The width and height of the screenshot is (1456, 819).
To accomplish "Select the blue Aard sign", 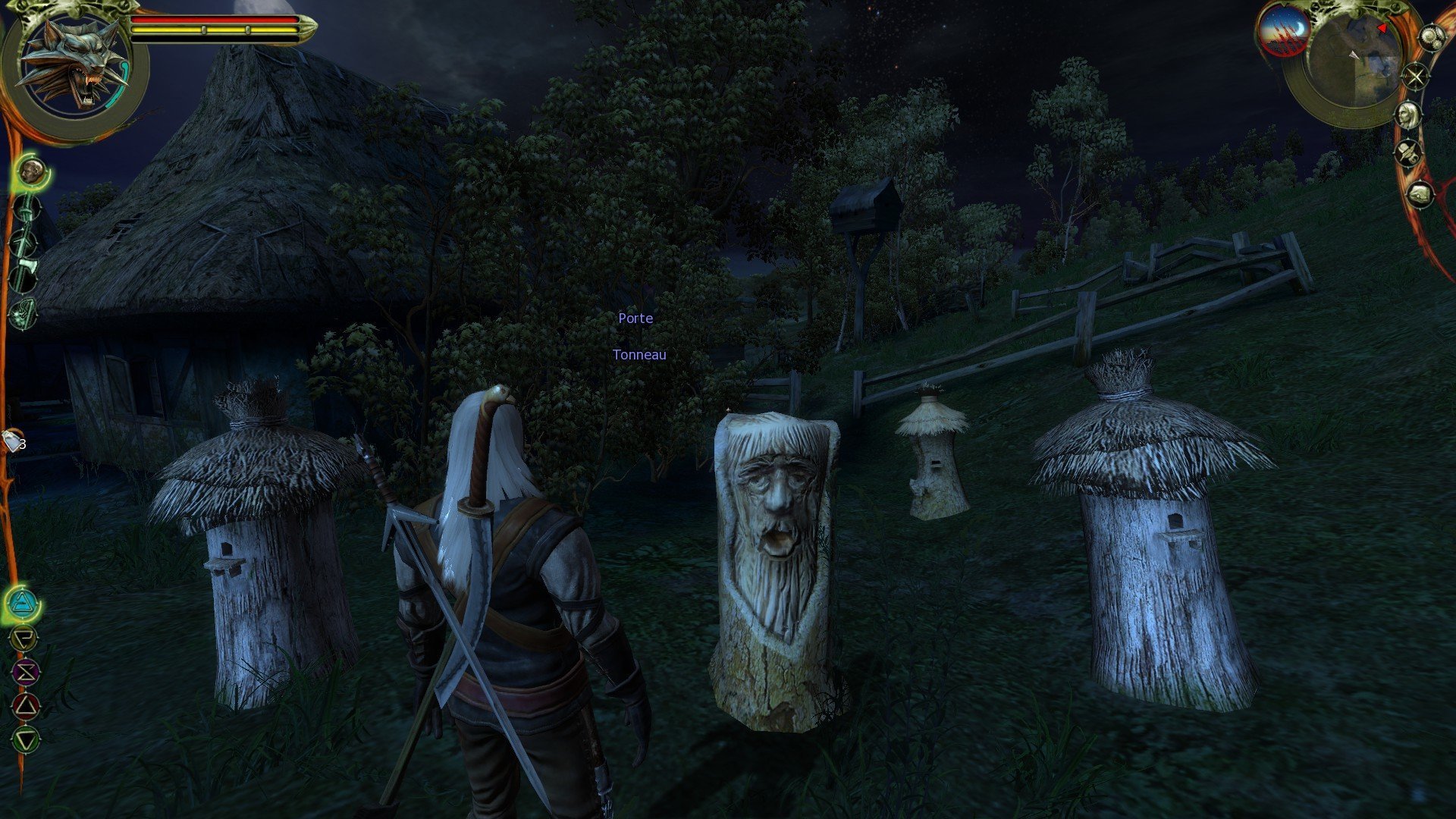I will pyautogui.click(x=23, y=604).
